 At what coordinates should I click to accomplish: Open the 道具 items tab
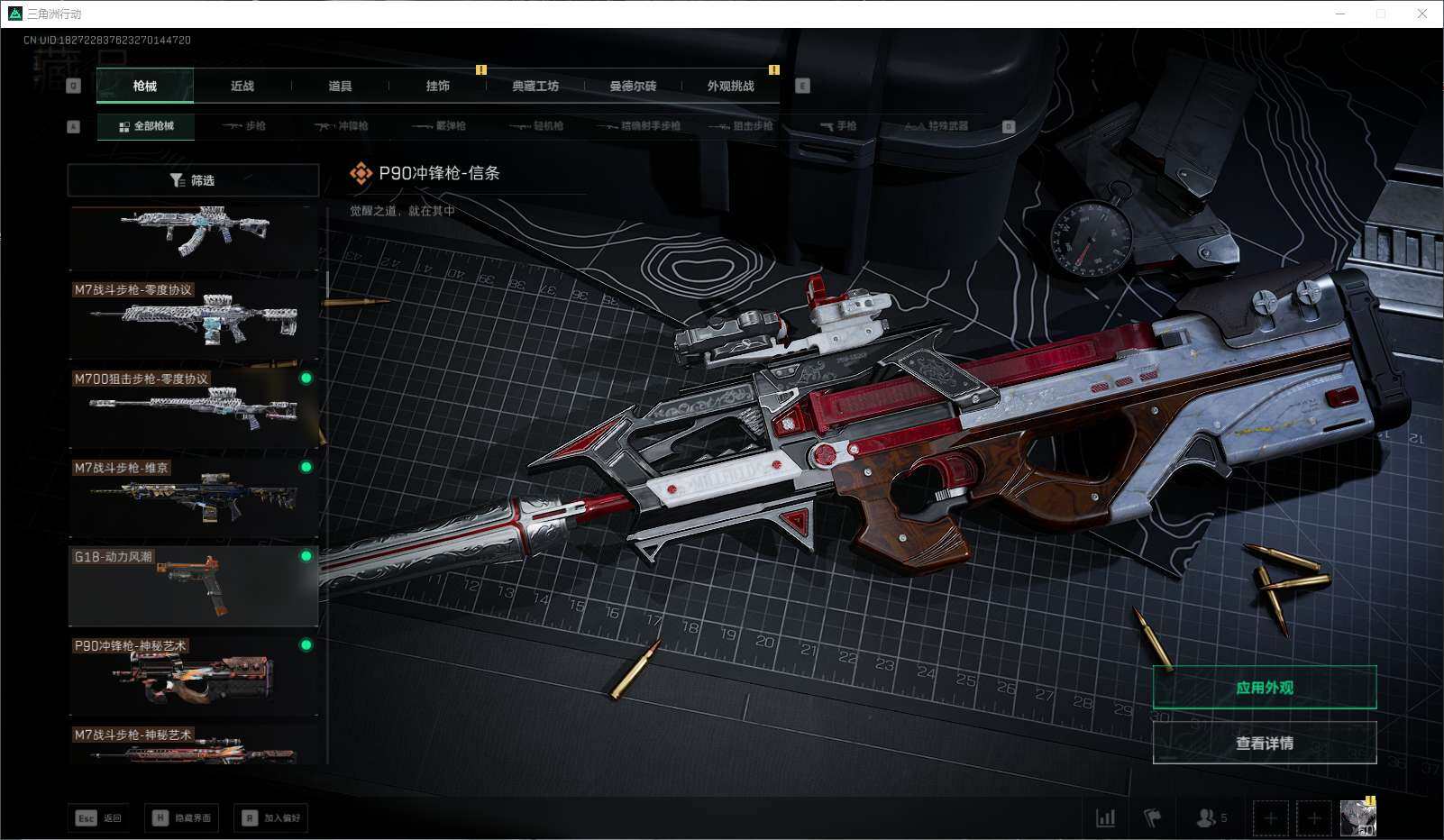click(340, 87)
